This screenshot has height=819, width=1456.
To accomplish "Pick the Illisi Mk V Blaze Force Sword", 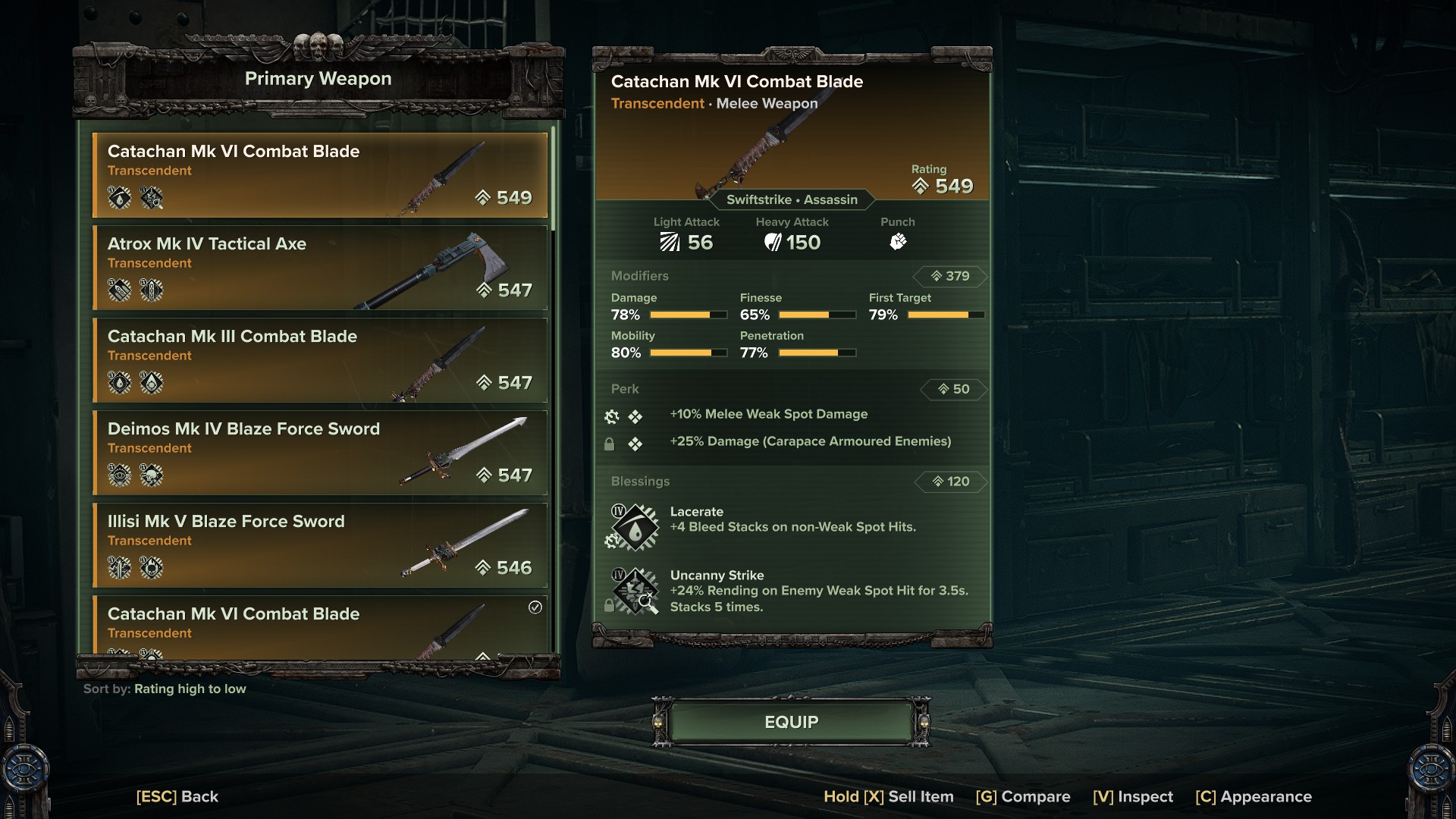I will pos(319,545).
